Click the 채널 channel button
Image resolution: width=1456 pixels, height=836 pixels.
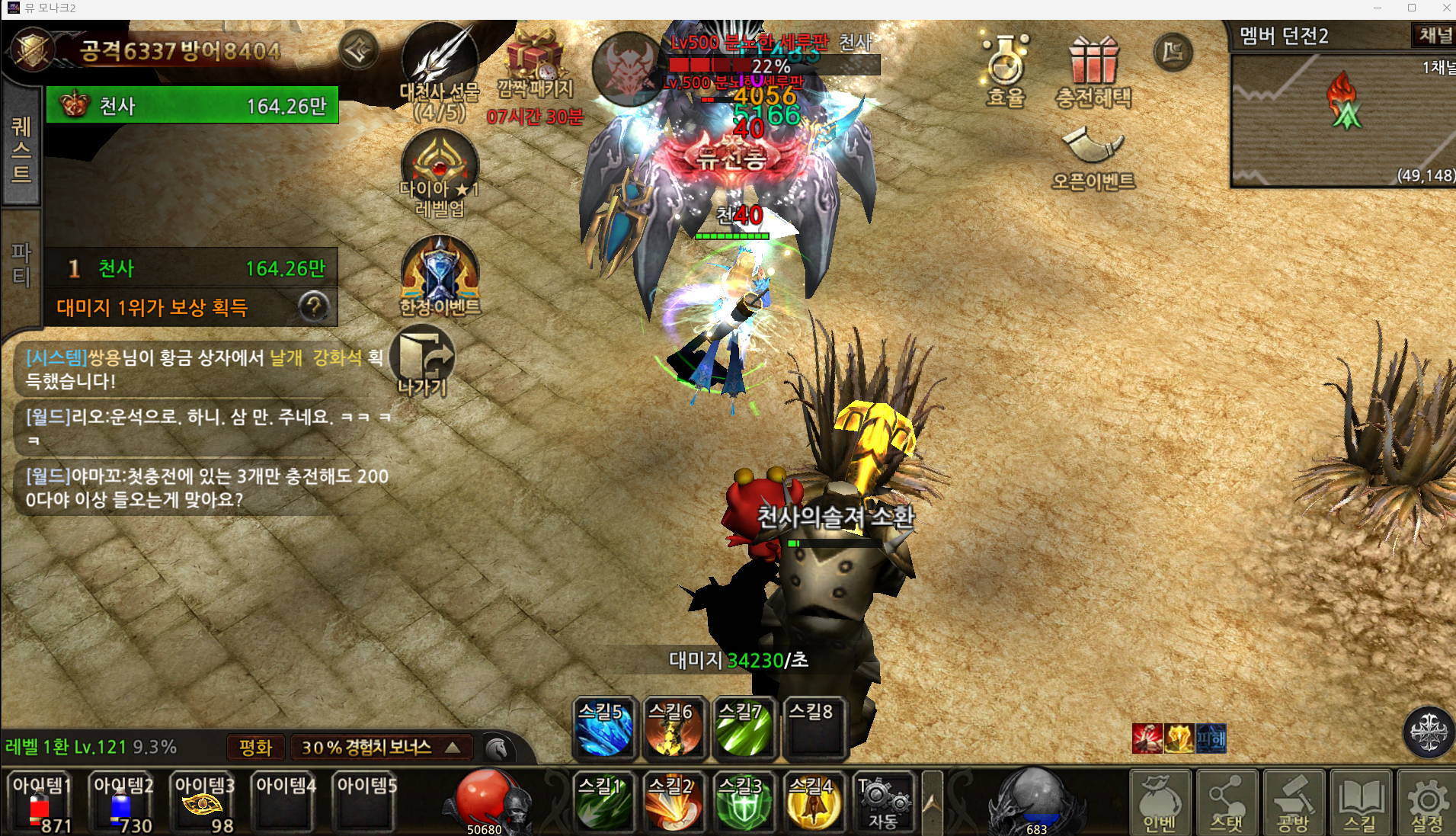click(1435, 35)
